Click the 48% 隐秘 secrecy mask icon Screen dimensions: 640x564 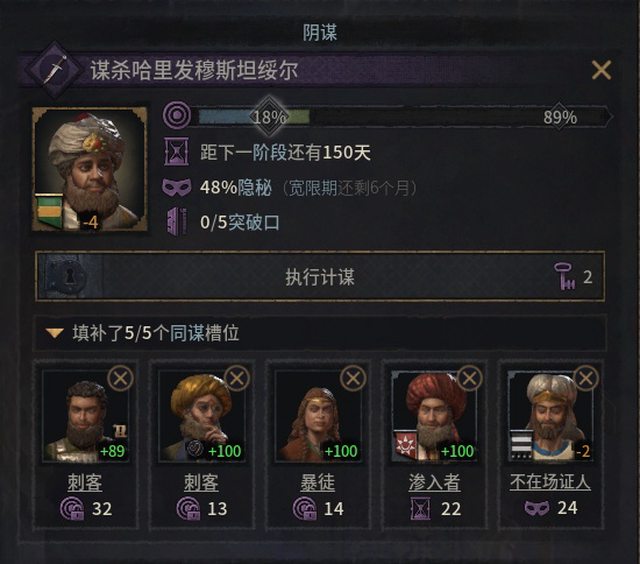point(176,188)
